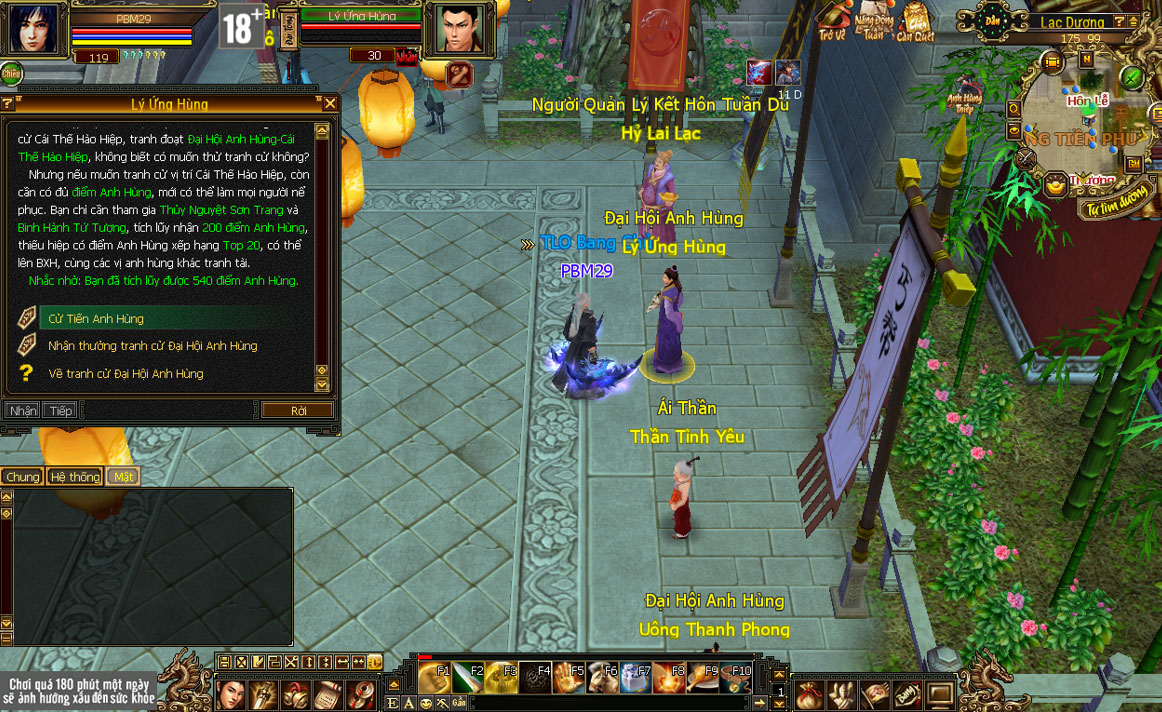Switch to the Chung chat tab
The width and height of the screenshot is (1162, 712).
tap(22, 477)
